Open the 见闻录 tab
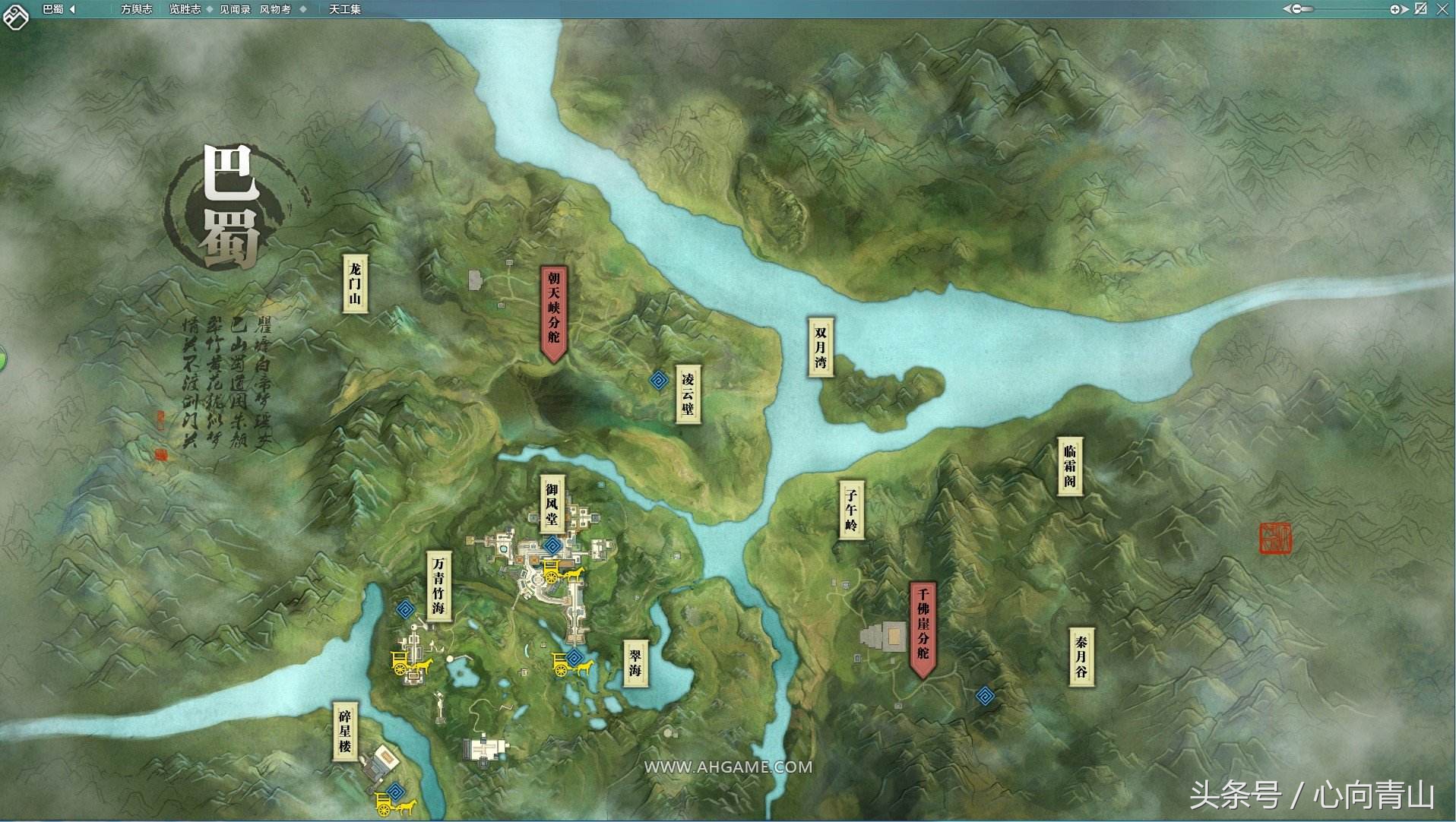Screen dimensions: 1456x822 tap(235, 9)
